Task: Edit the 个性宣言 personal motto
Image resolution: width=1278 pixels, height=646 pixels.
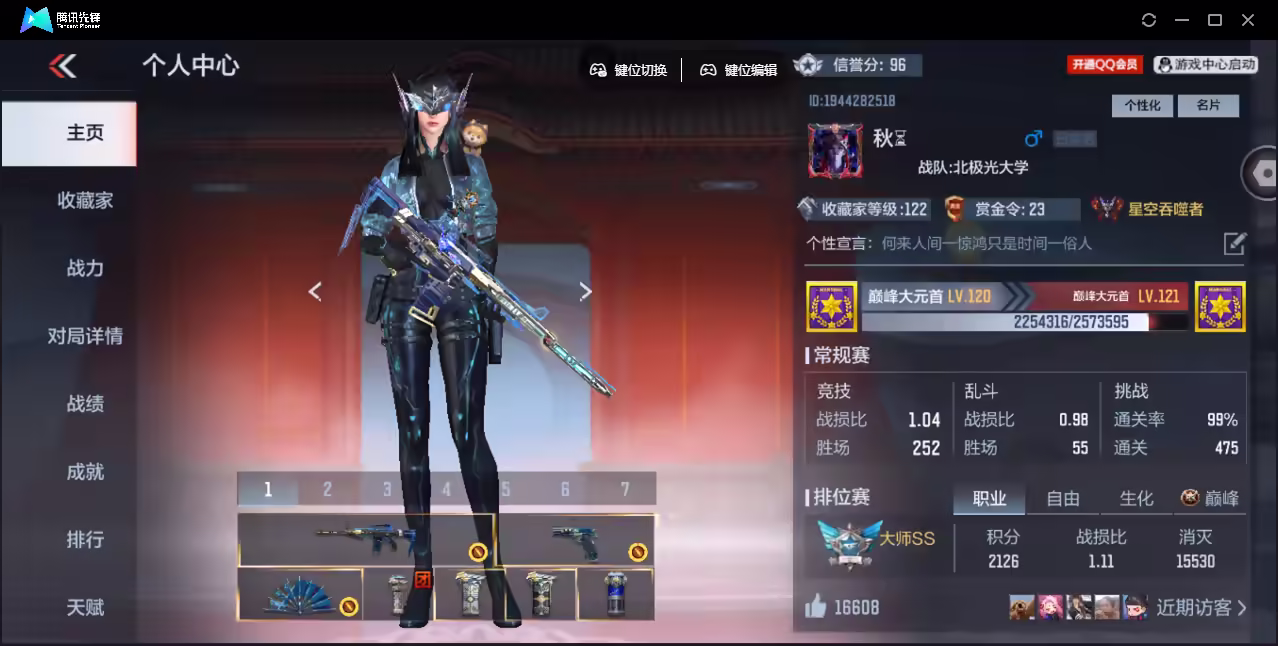Action: point(1235,243)
